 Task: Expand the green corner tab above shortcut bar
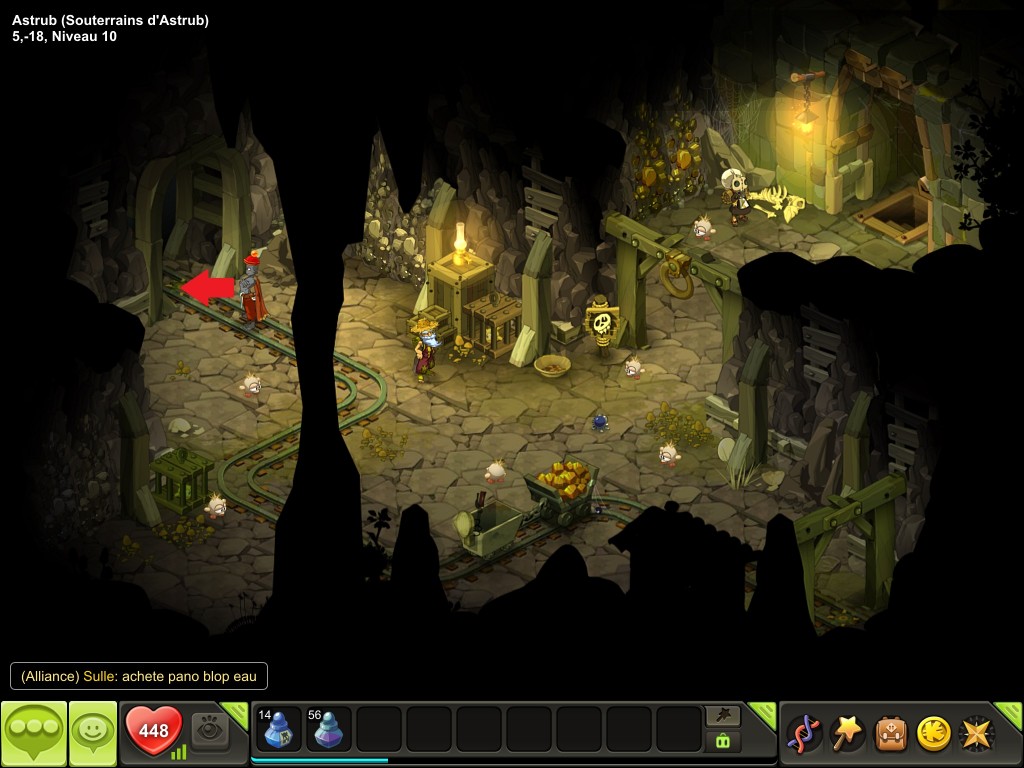pyautogui.click(x=764, y=711)
